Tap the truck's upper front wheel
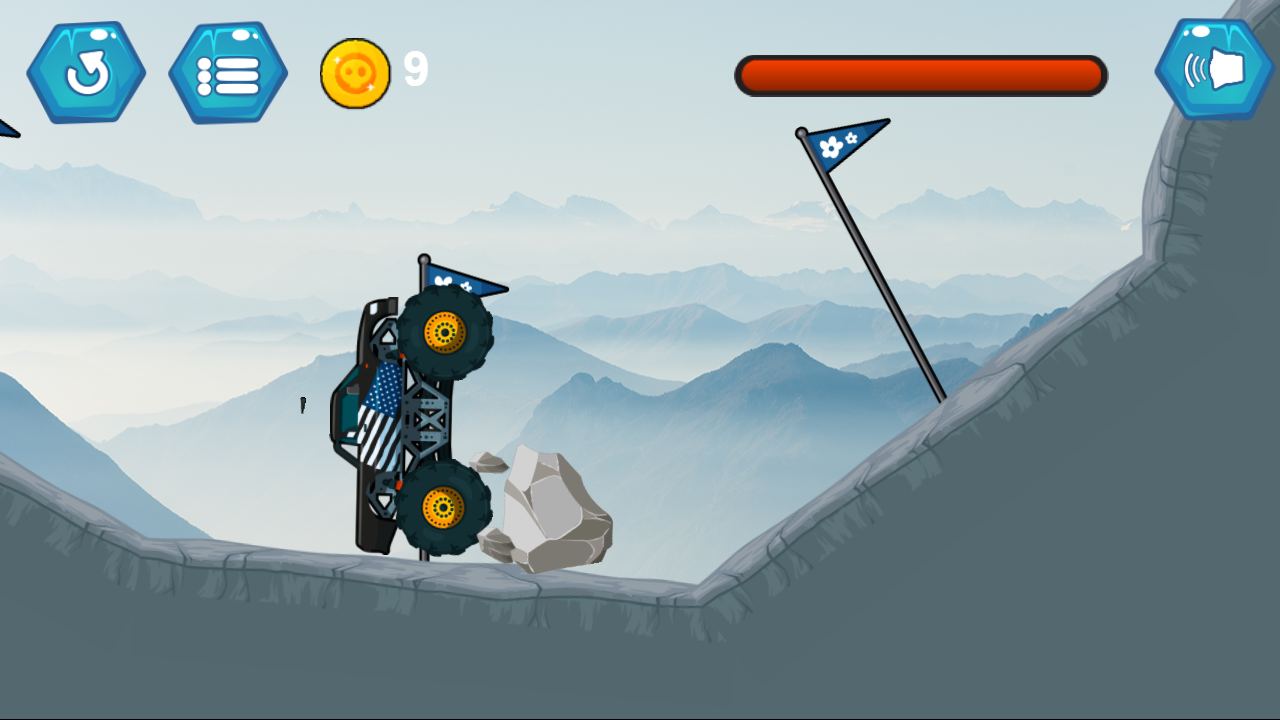Viewport: 1280px width, 720px height. 443,330
